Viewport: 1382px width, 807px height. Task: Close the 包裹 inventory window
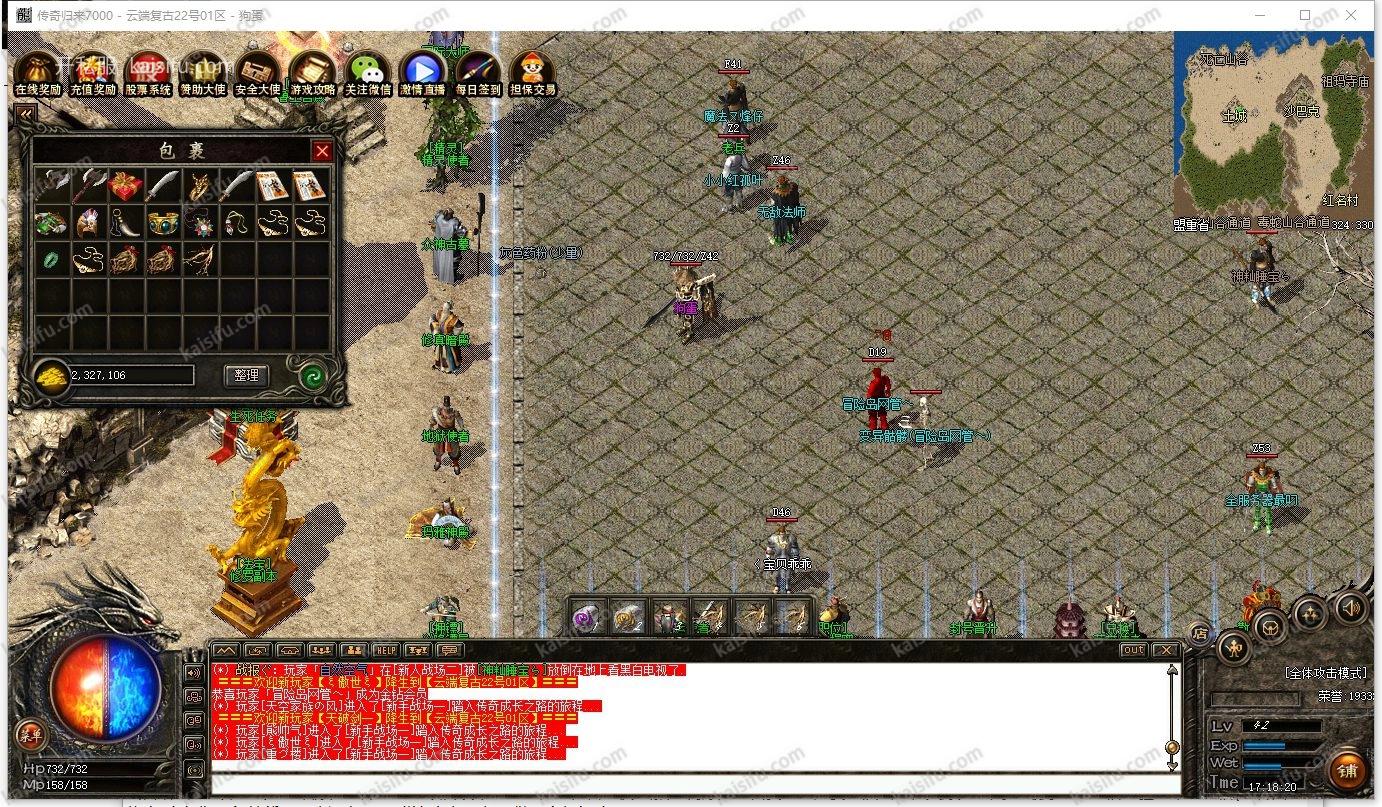(x=322, y=151)
